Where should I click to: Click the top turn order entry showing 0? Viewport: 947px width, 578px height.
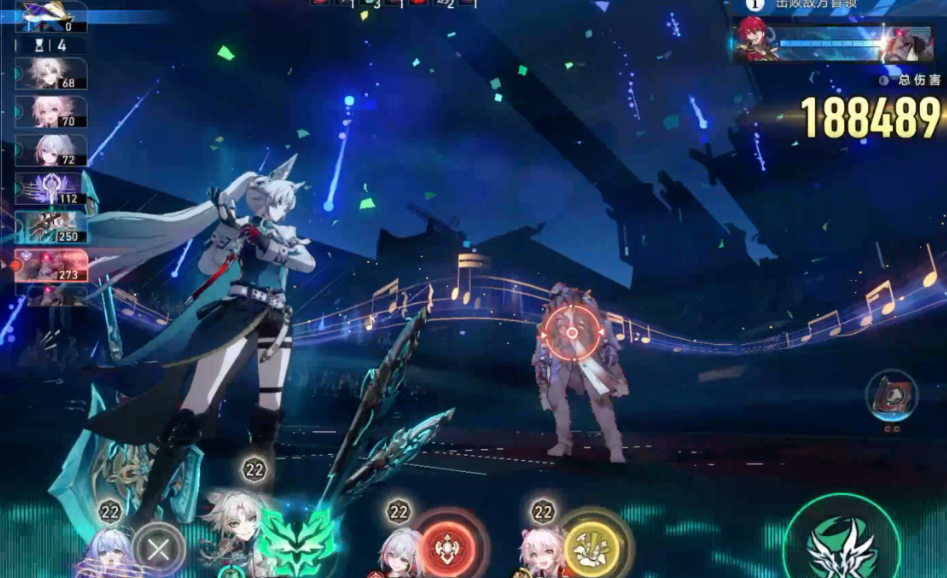[x=50, y=16]
